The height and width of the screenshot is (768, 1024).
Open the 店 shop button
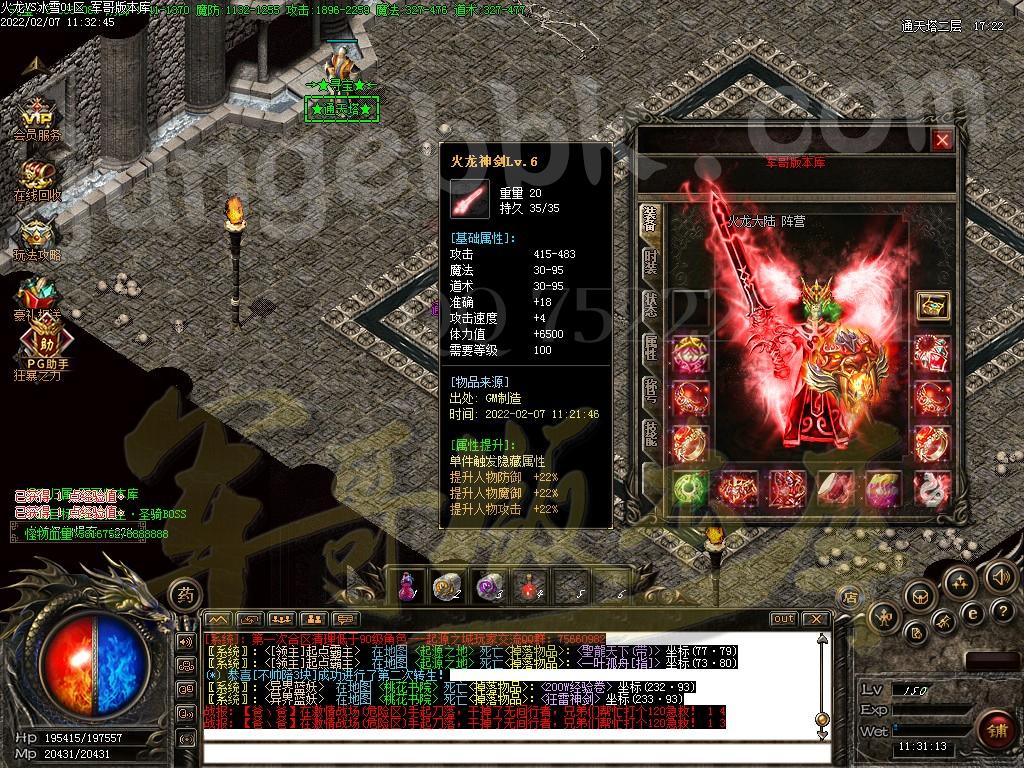(848, 597)
